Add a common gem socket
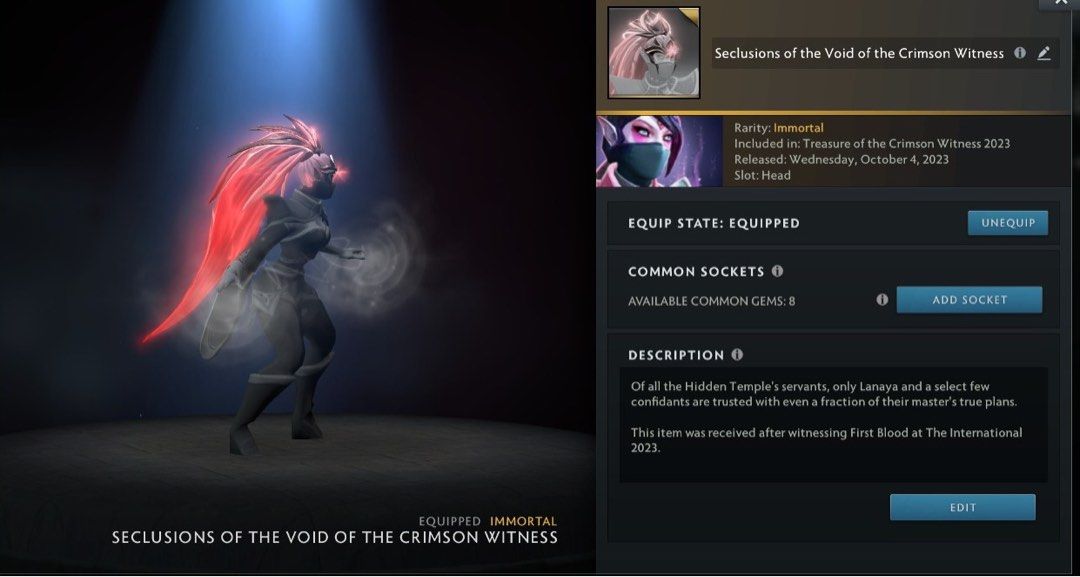Viewport: 1080px width, 577px height. coord(968,300)
